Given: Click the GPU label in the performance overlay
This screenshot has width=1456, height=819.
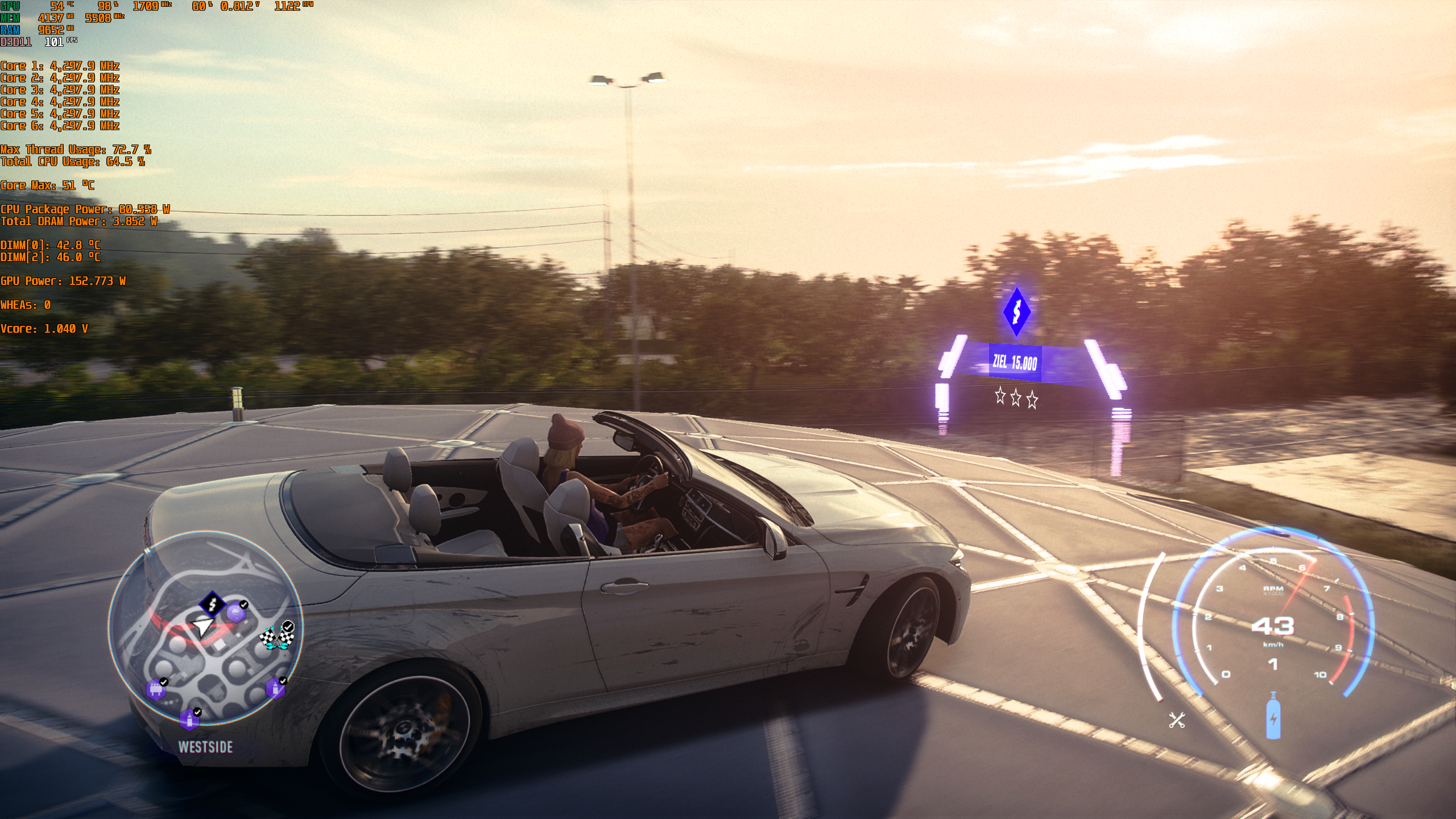Looking at the screenshot, I should click(x=9, y=7).
